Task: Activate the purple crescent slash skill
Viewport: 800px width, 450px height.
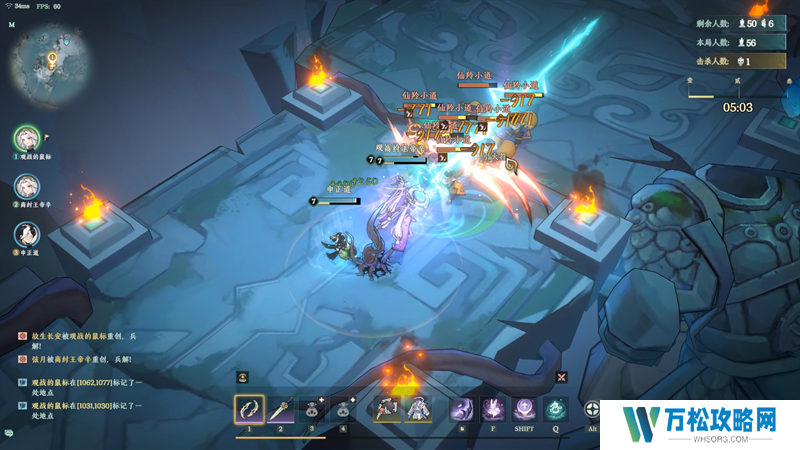Action: (x=461, y=409)
